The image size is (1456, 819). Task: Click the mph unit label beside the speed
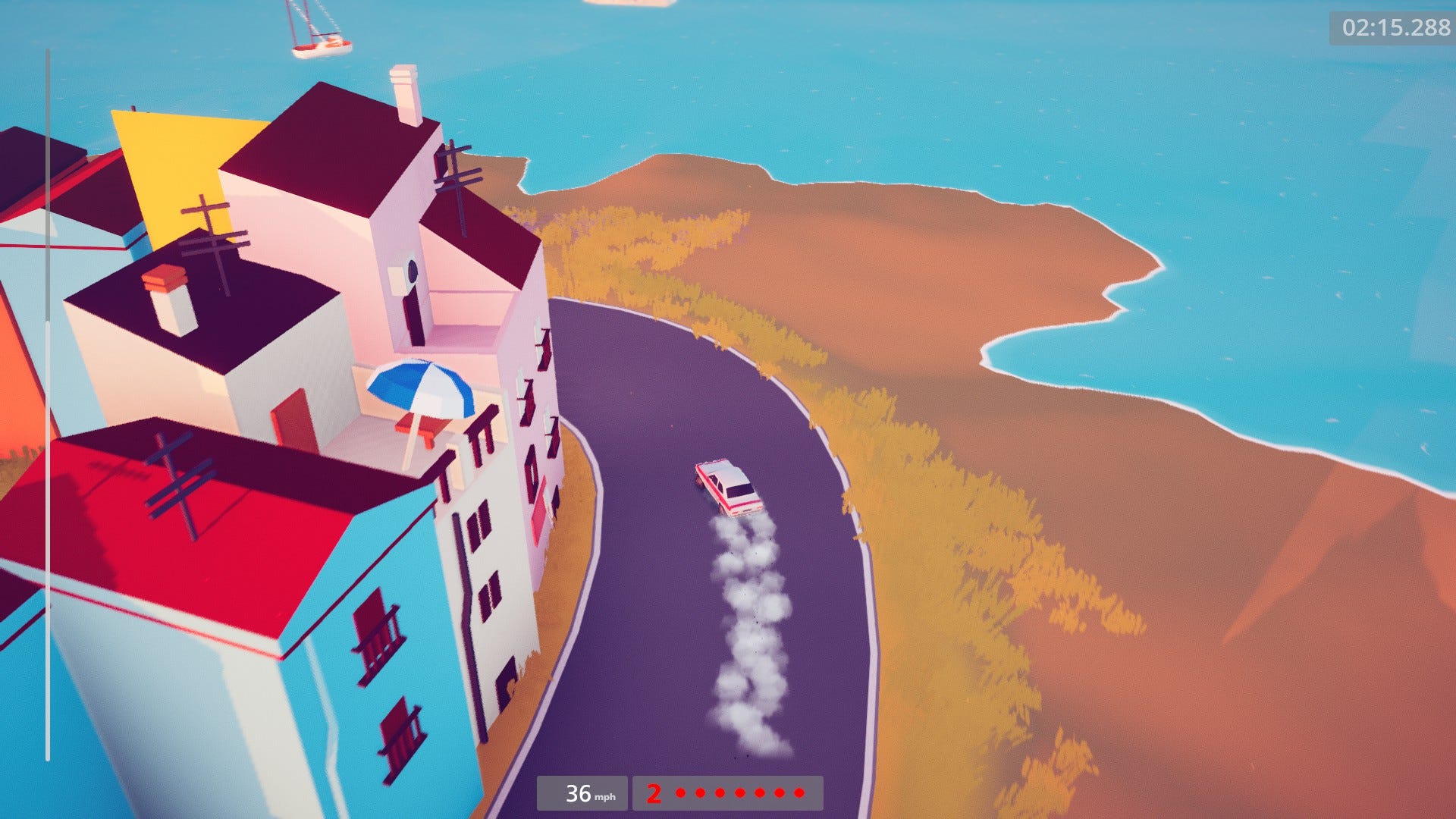[606, 797]
